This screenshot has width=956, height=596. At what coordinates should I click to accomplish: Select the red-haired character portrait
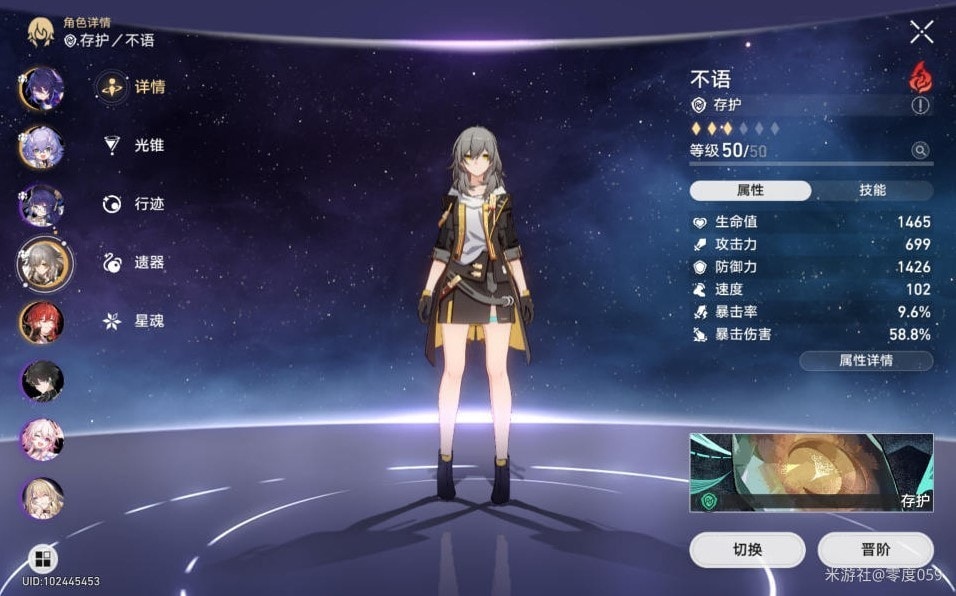(42, 321)
